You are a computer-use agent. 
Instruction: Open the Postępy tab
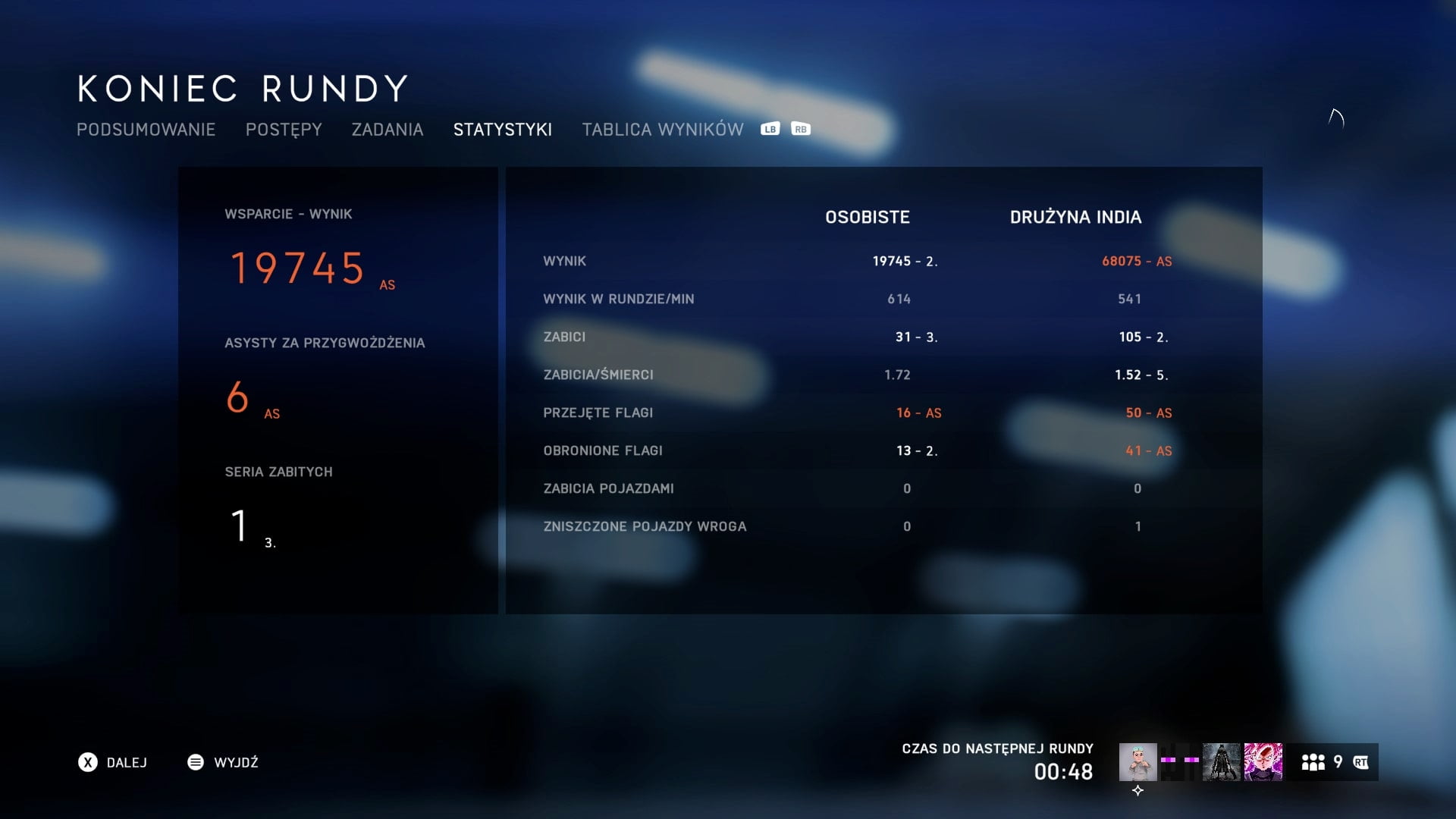284,130
